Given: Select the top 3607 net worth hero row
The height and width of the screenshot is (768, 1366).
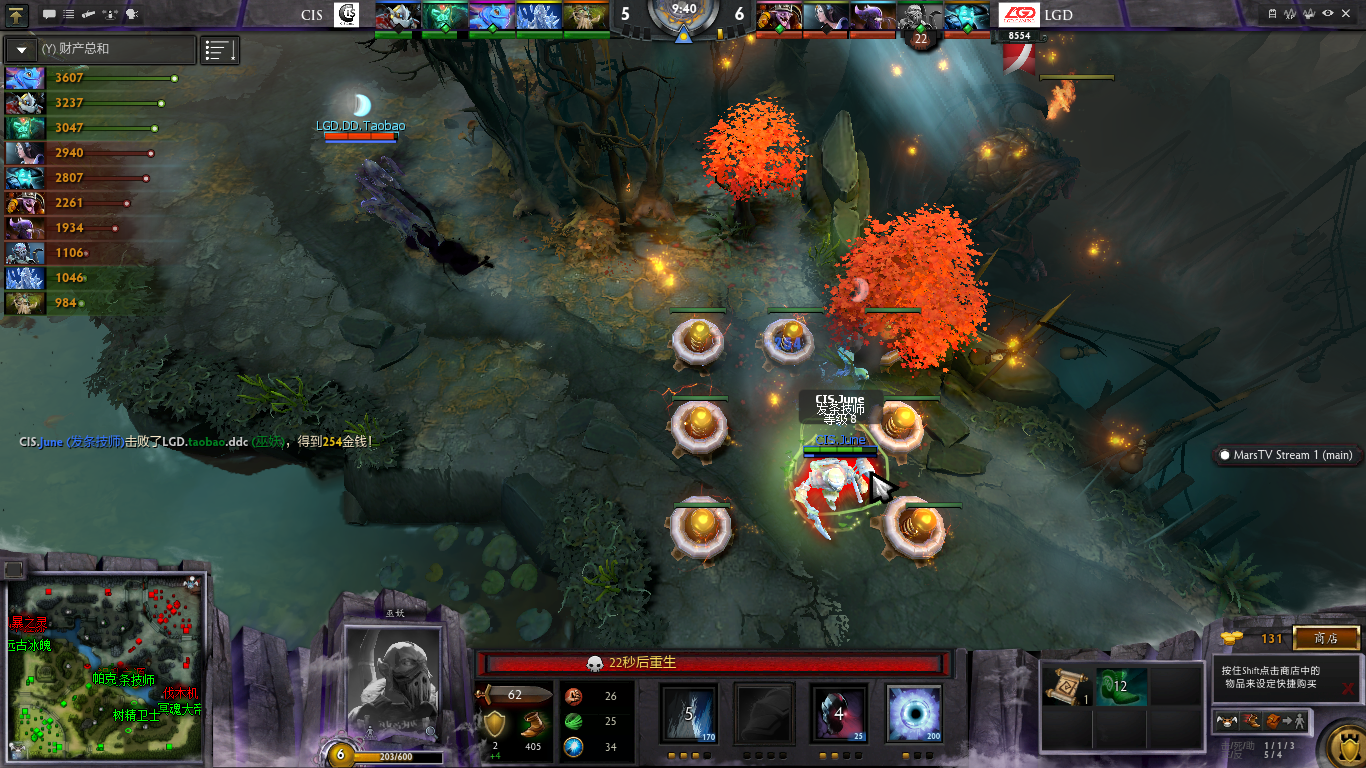Looking at the screenshot, I should coord(90,78).
